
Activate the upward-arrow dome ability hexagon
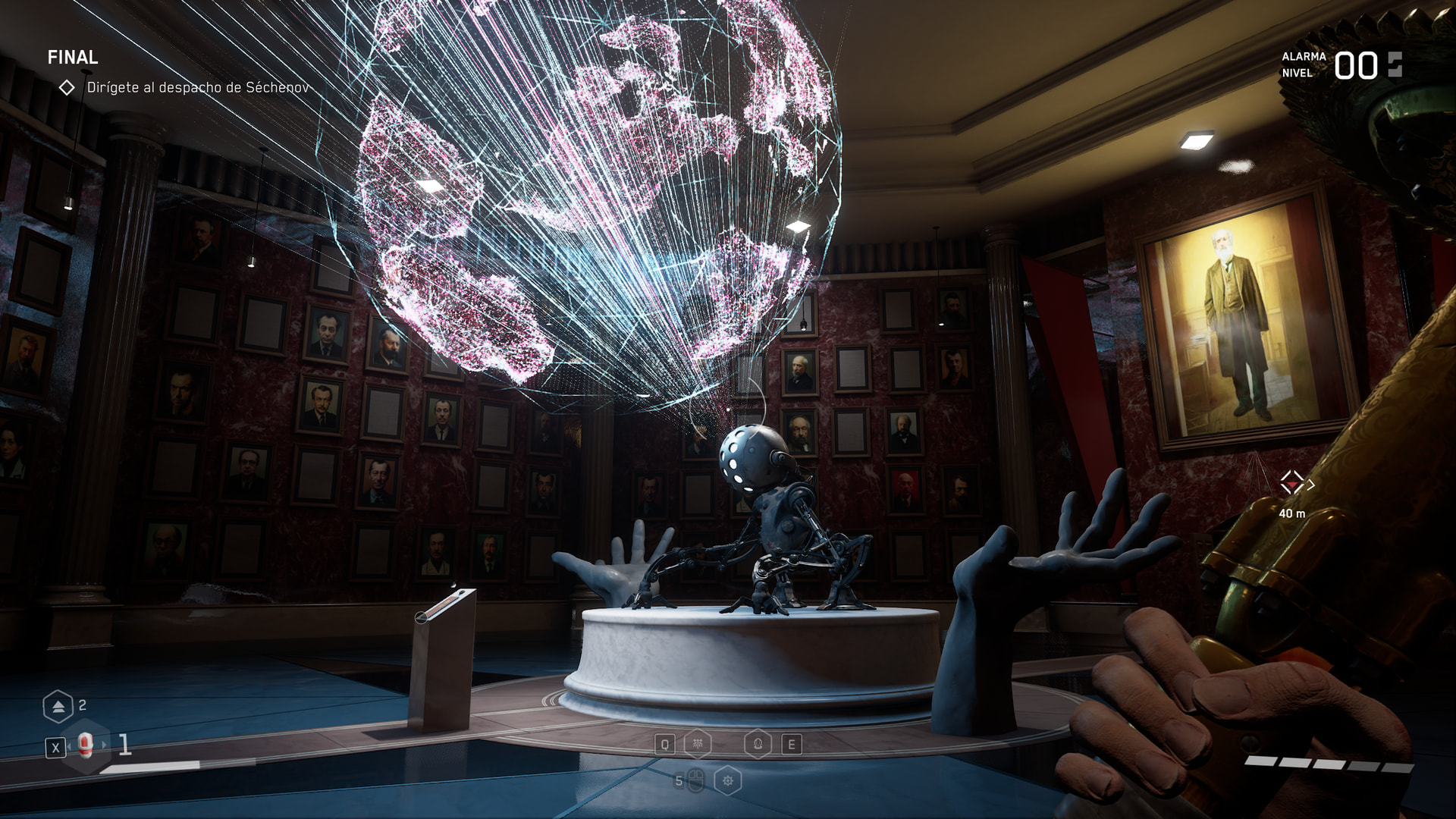758,744
